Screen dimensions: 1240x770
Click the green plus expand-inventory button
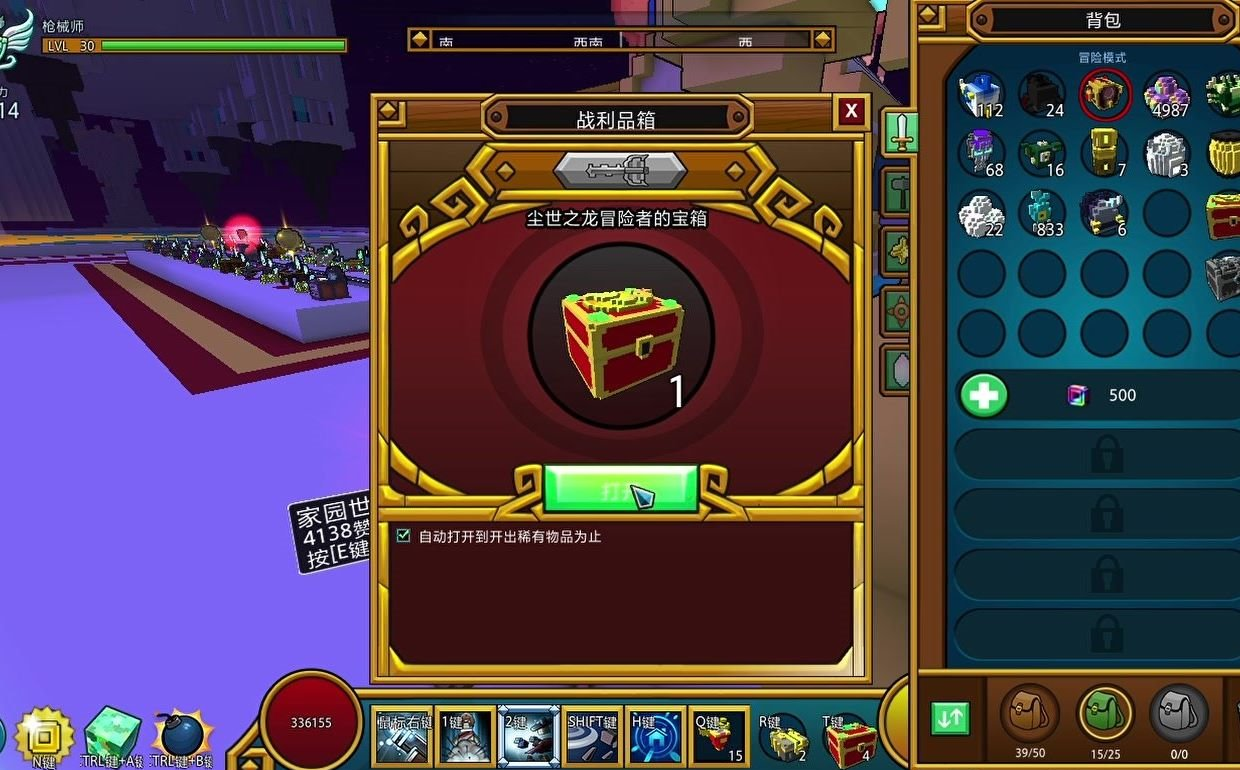coord(983,395)
